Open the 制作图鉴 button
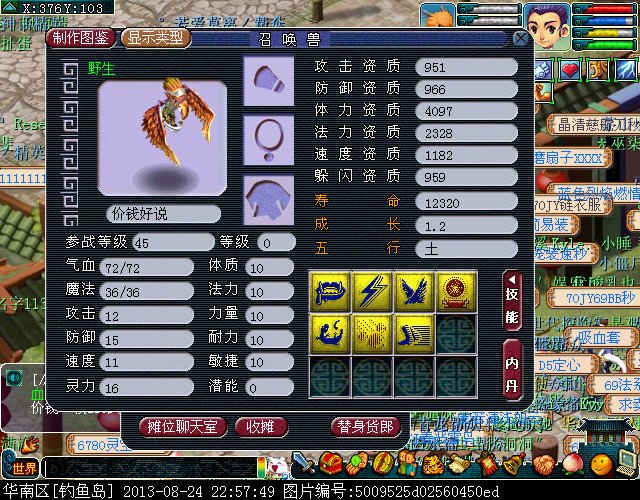The height and width of the screenshot is (500, 640). coord(82,38)
